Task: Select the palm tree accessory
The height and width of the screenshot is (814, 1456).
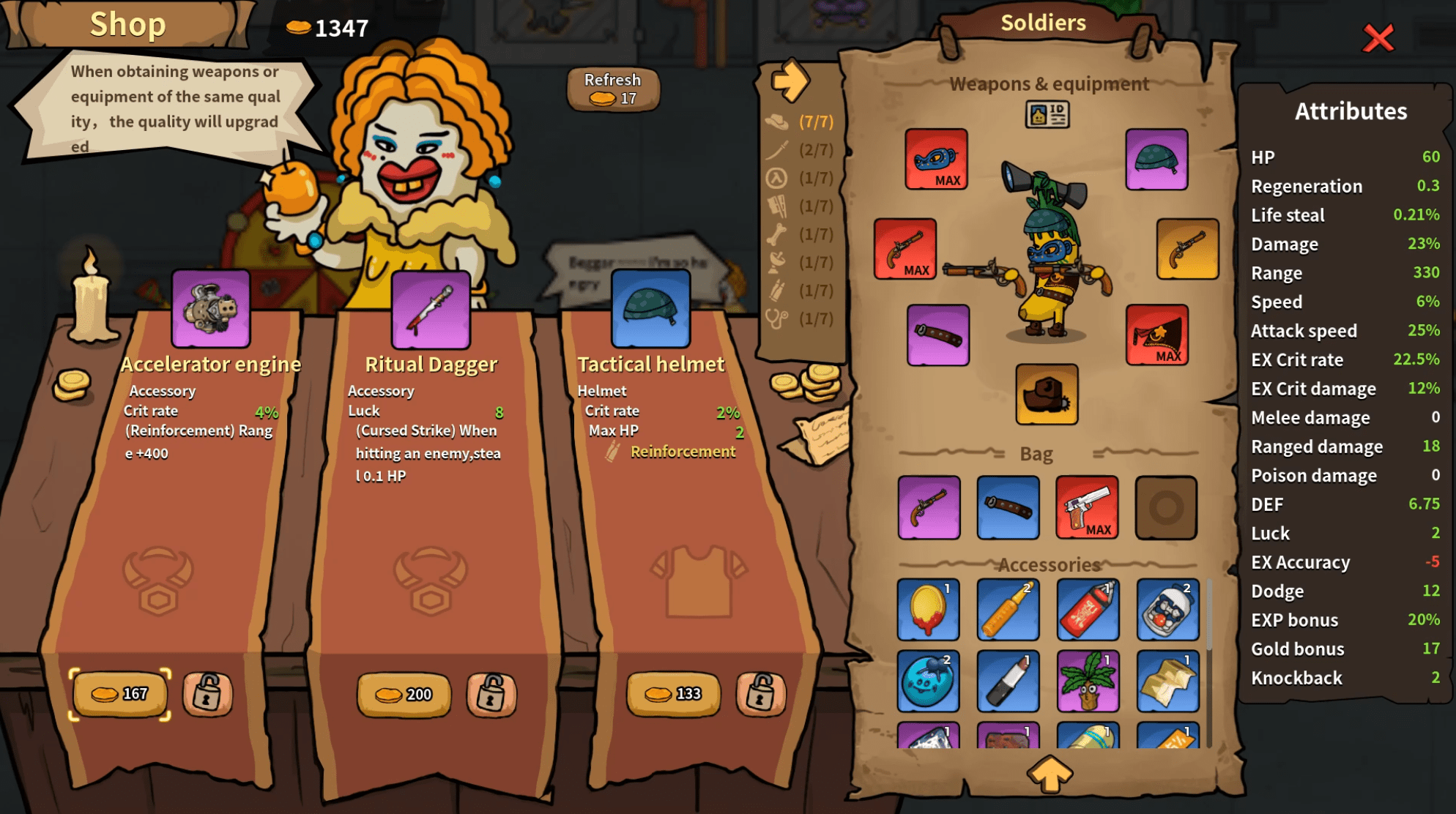Action: (x=1088, y=681)
